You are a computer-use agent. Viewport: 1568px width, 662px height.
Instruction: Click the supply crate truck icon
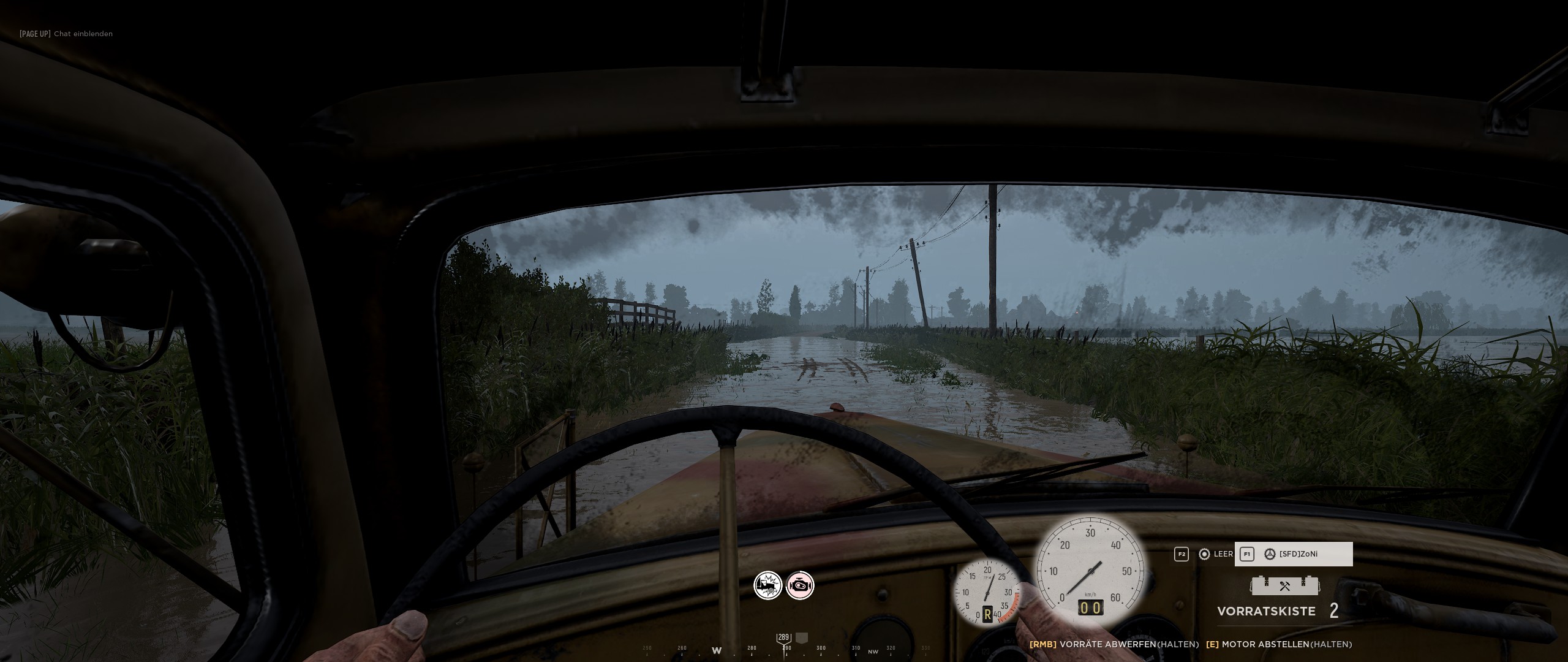tap(1284, 585)
